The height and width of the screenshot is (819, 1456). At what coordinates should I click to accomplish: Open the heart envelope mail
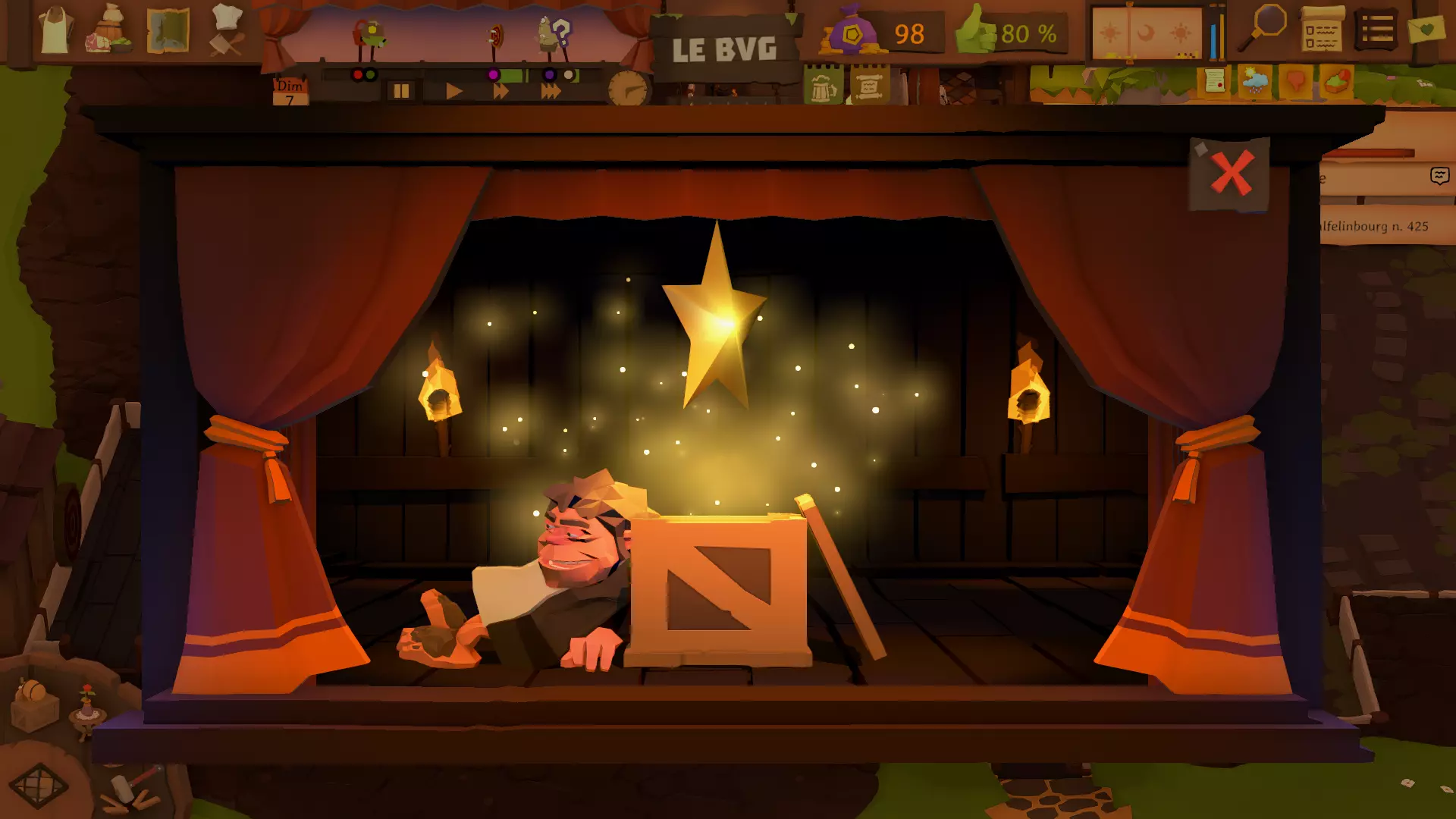(1426, 30)
